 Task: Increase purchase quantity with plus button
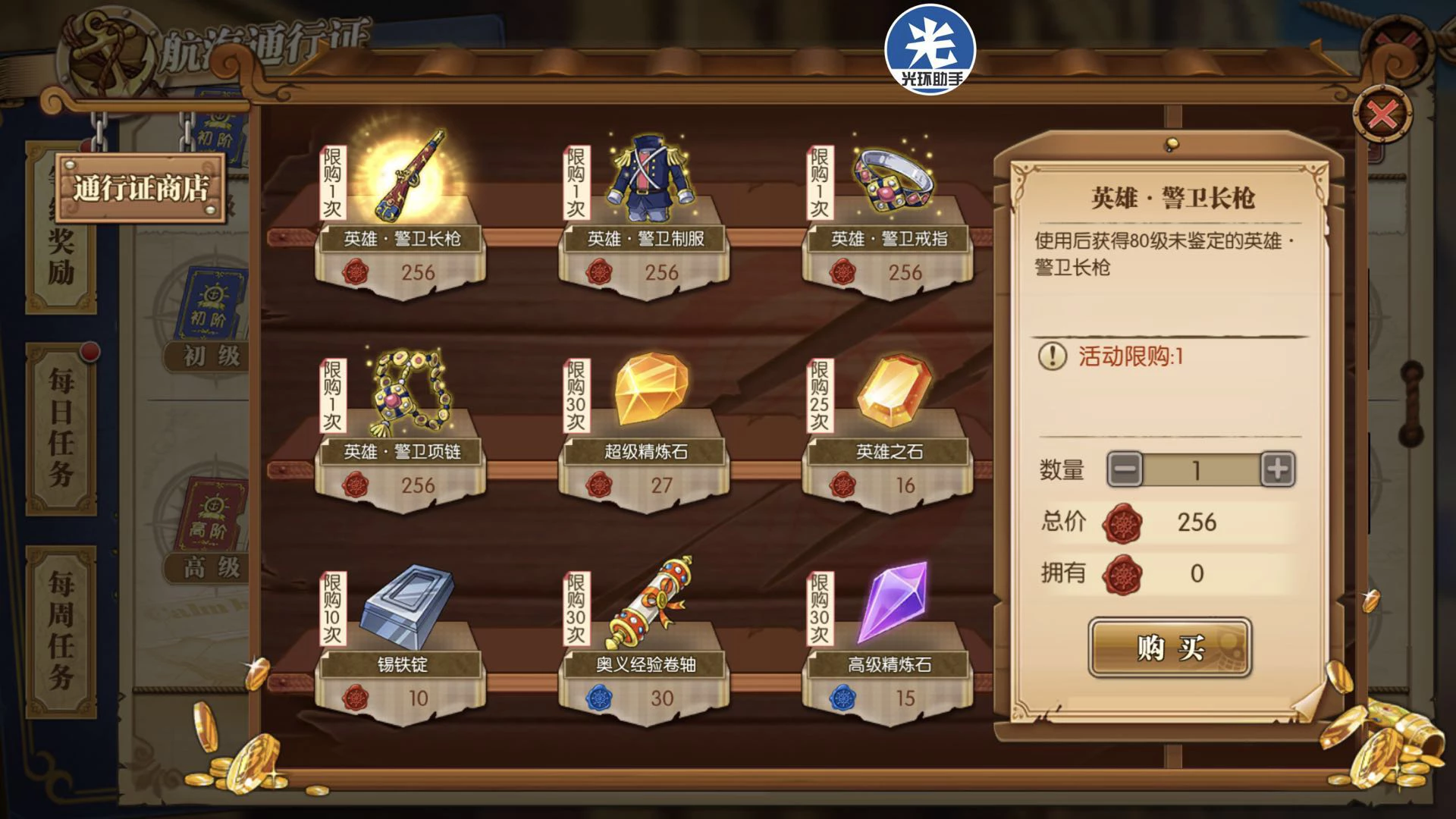click(1278, 469)
